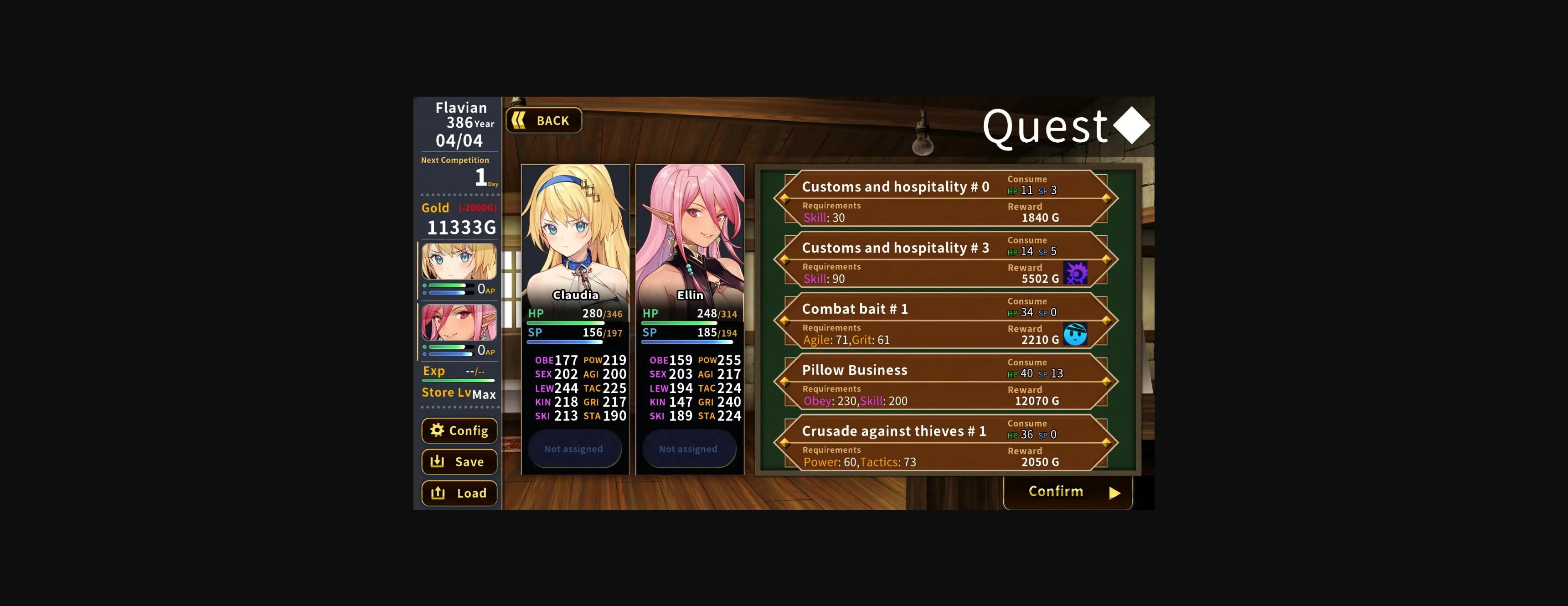This screenshot has height=606, width=1568.
Task: Confirm the quest assignment
Action: coord(1068,492)
